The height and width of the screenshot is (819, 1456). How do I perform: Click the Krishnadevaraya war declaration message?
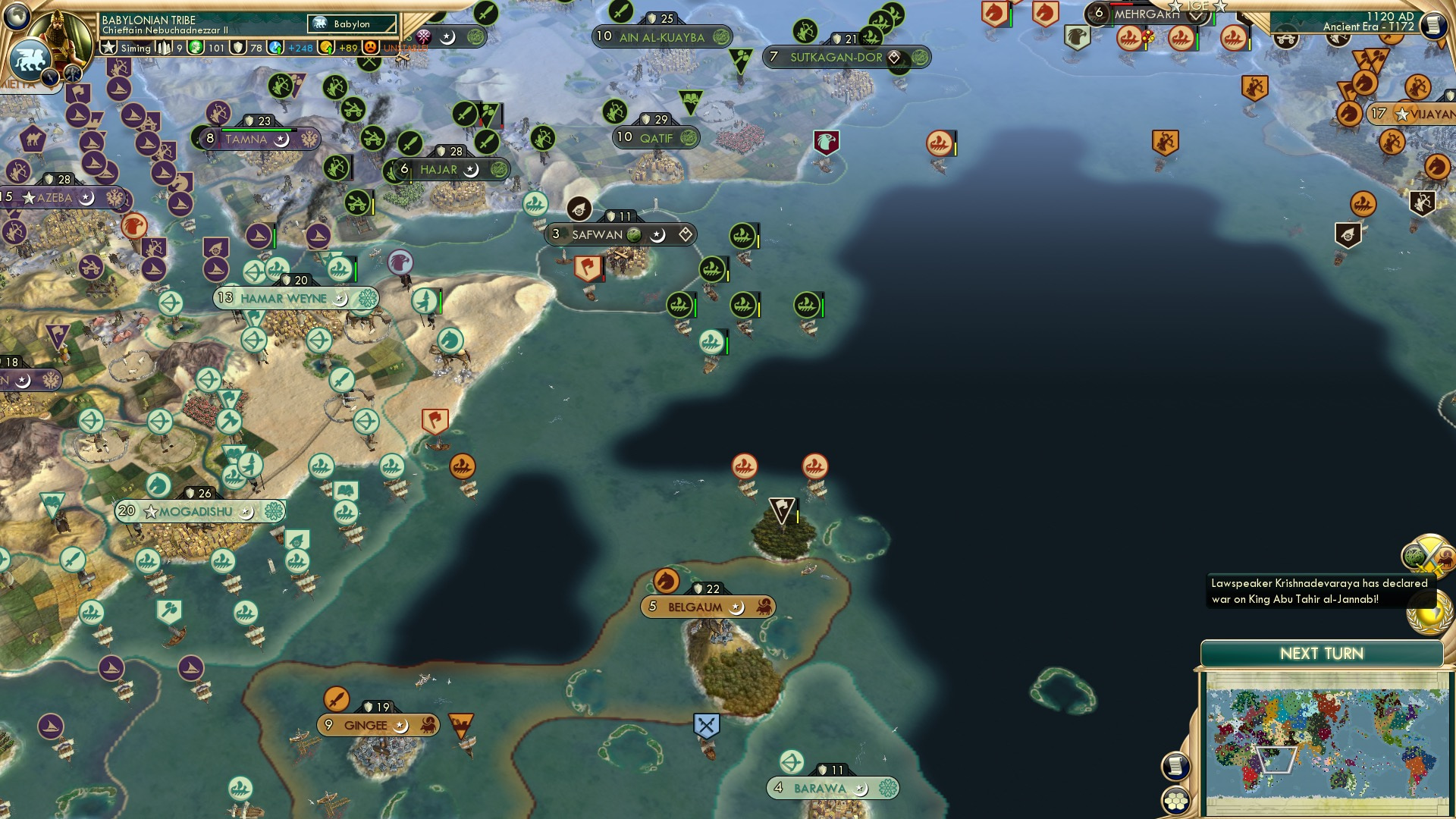(1319, 592)
